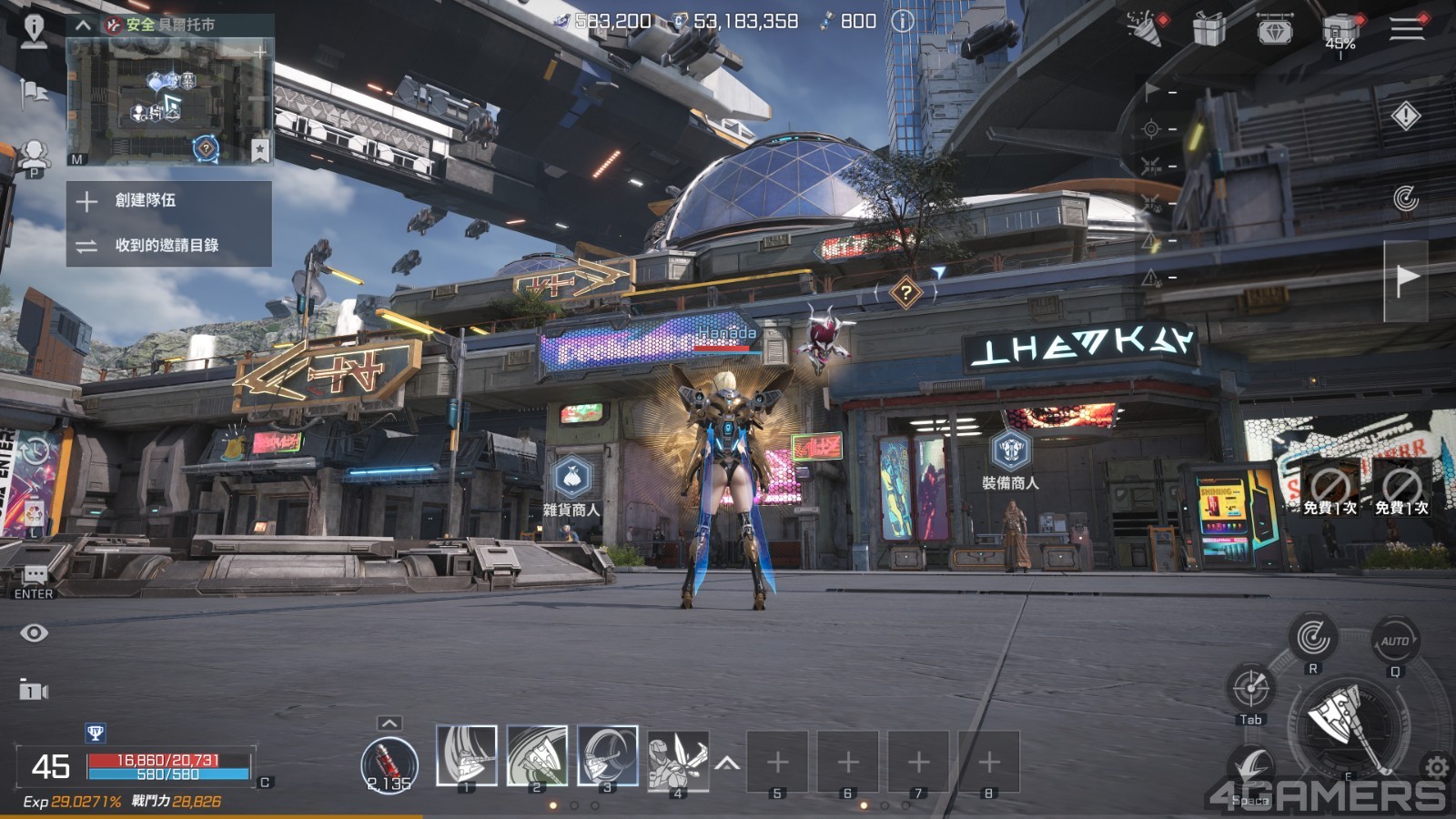
Task: Click 創建隊伍 to create a party
Action: 146,200
